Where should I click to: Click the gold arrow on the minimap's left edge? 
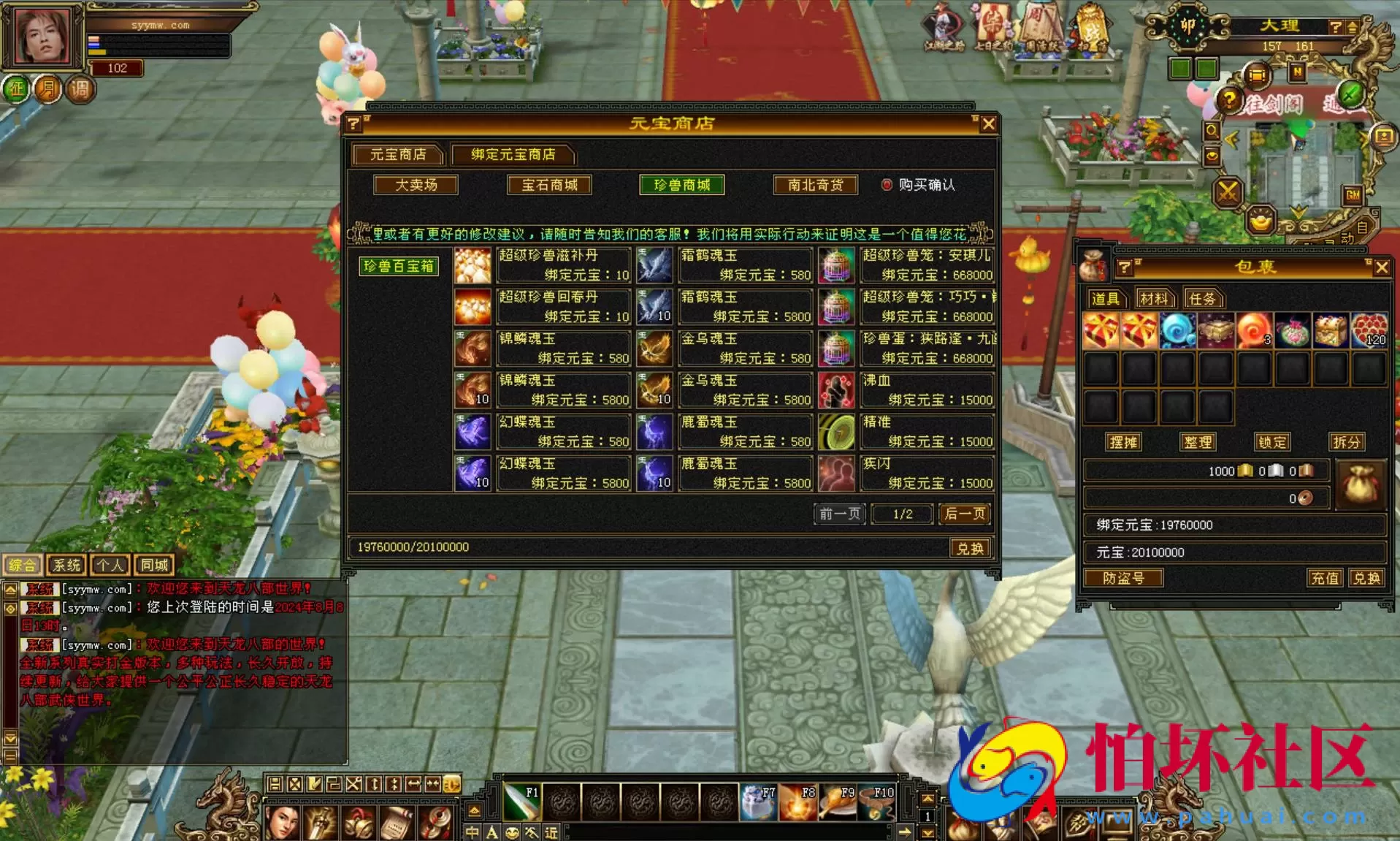tap(1231, 138)
